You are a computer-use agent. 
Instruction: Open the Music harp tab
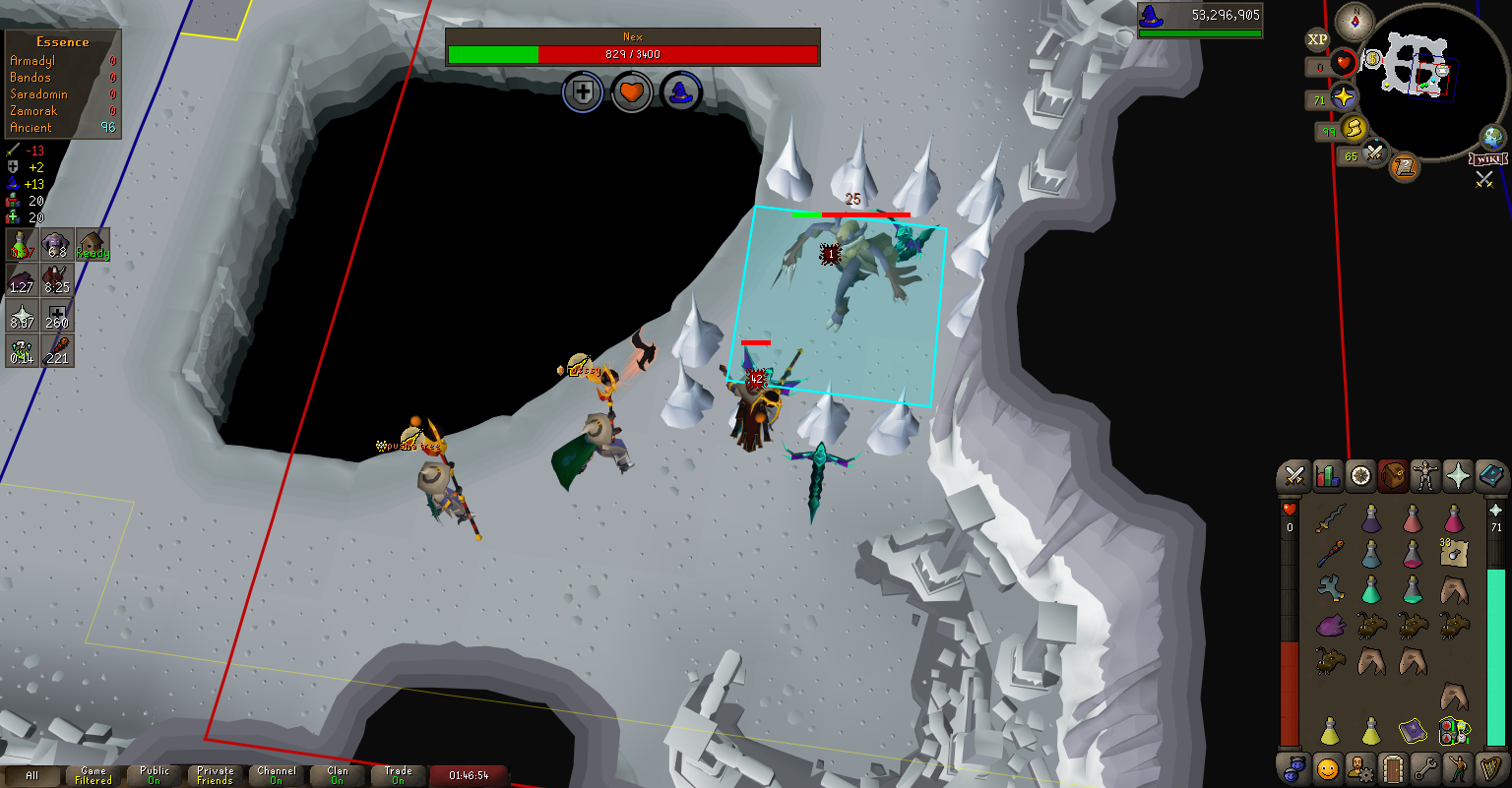[1491, 767]
